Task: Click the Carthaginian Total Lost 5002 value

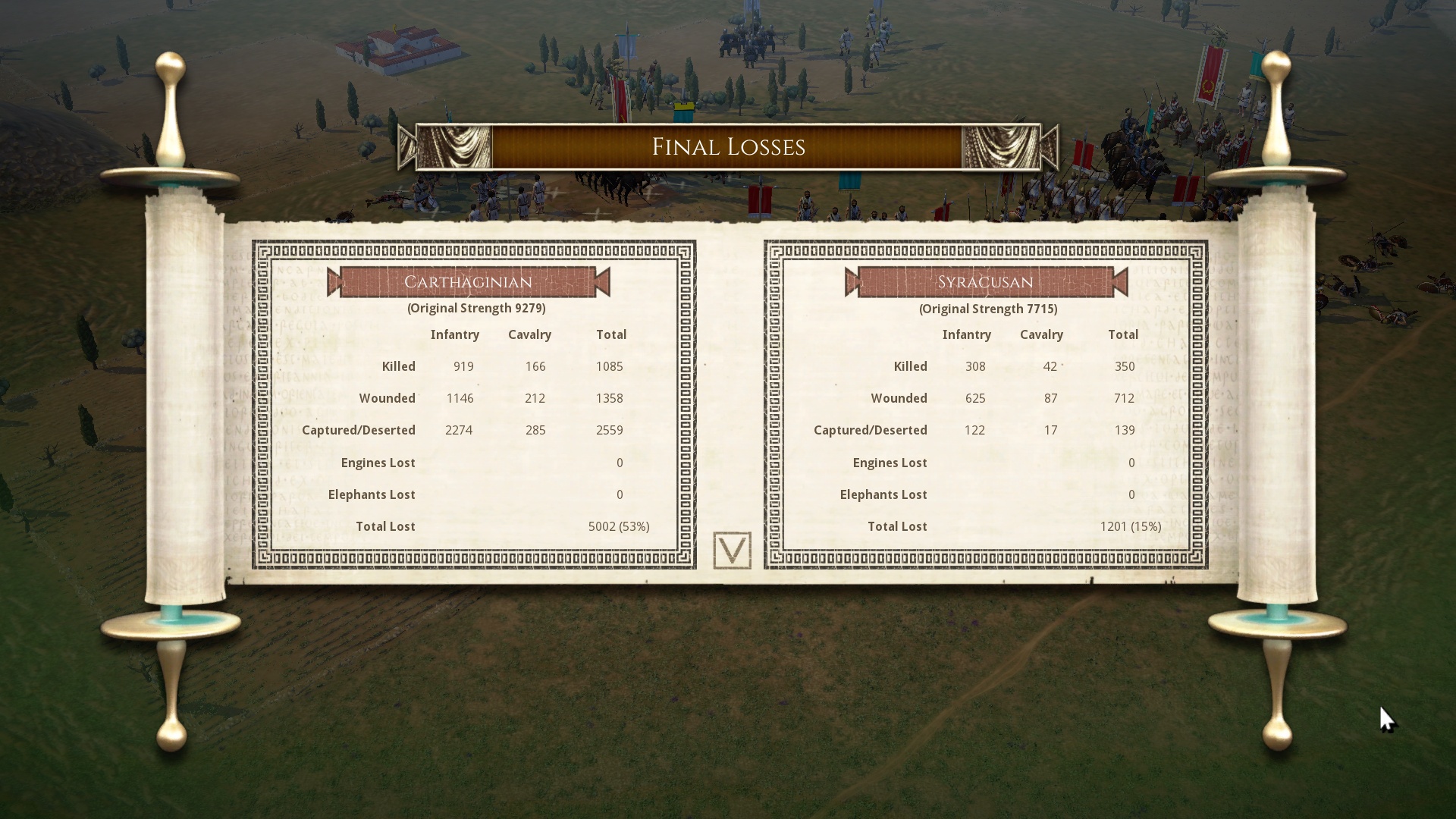Action: (x=618, y=526)
